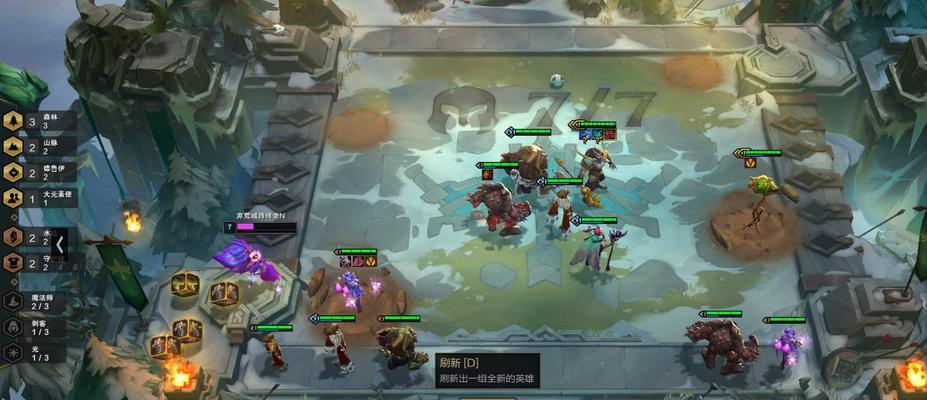This screenshot has width=927, height=400.
Task: Click the 魔法师 2/3 trait row
Action: point(35,301)
